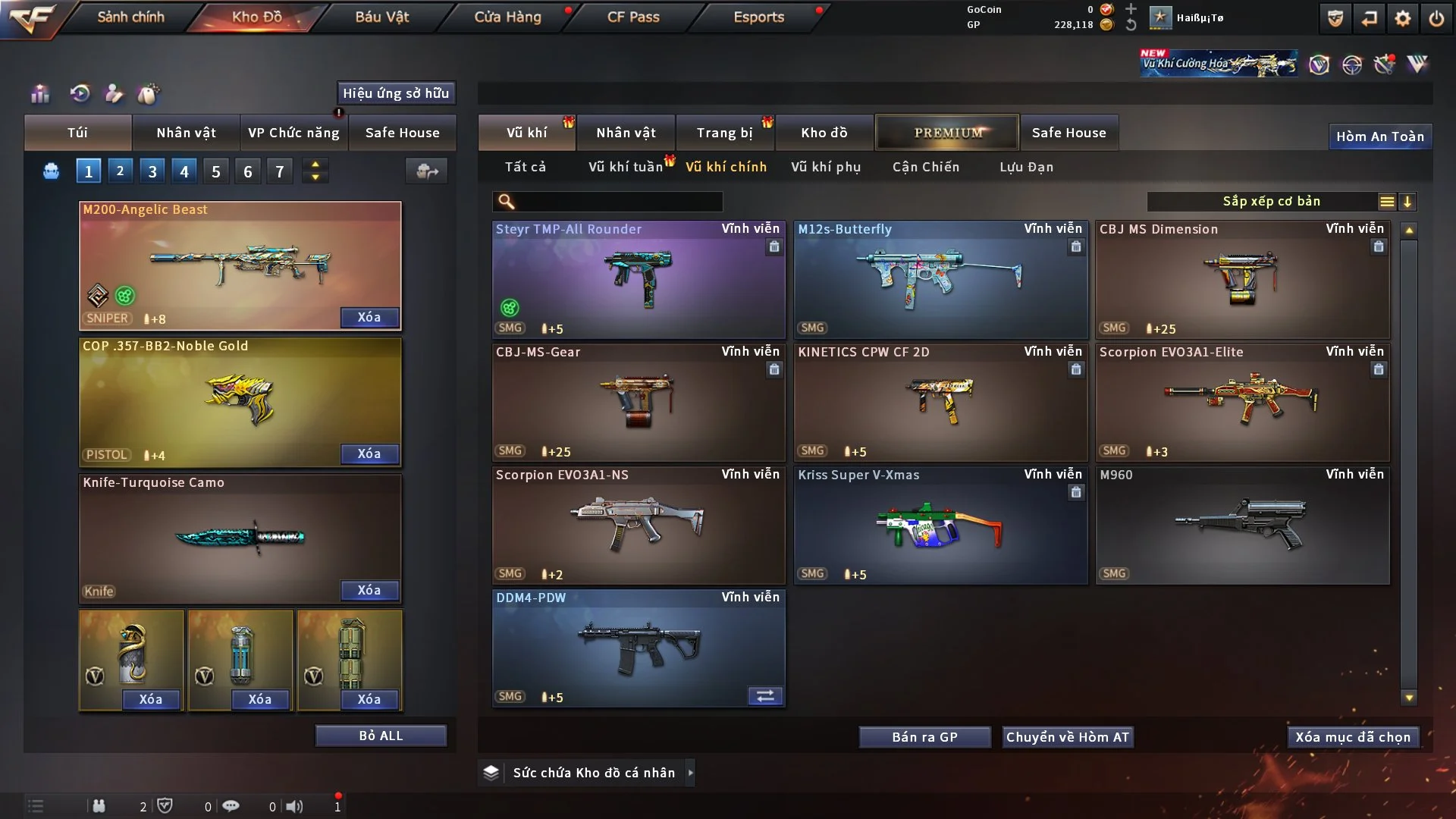Switch to the Nhân vật inventory tab
This screenshot has height=819, width=1456.
[x=626, y=133]
